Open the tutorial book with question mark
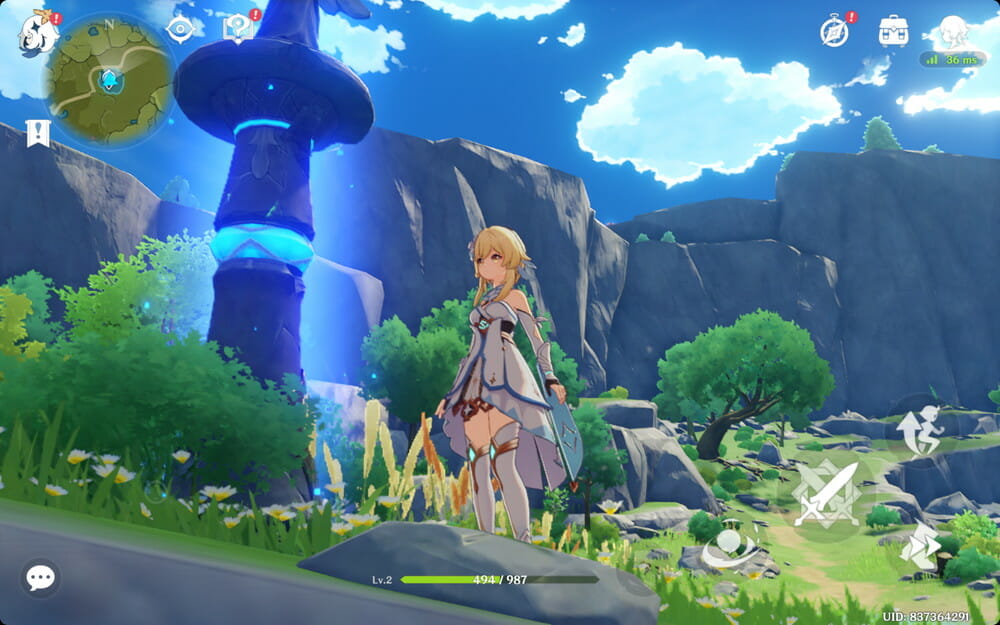1000x625 pixels. [238, 28]
